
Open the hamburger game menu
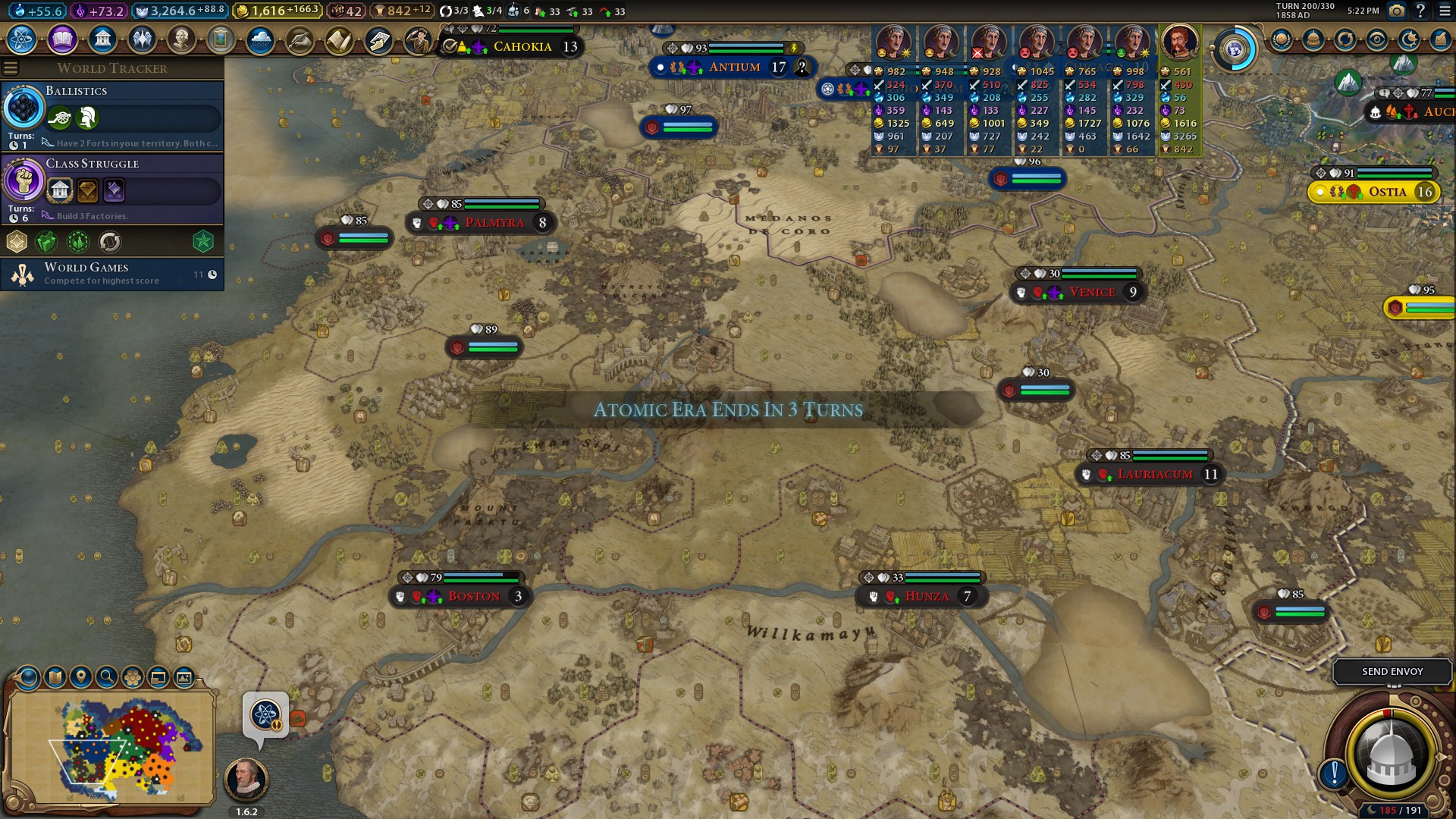tap(1445, 11)
